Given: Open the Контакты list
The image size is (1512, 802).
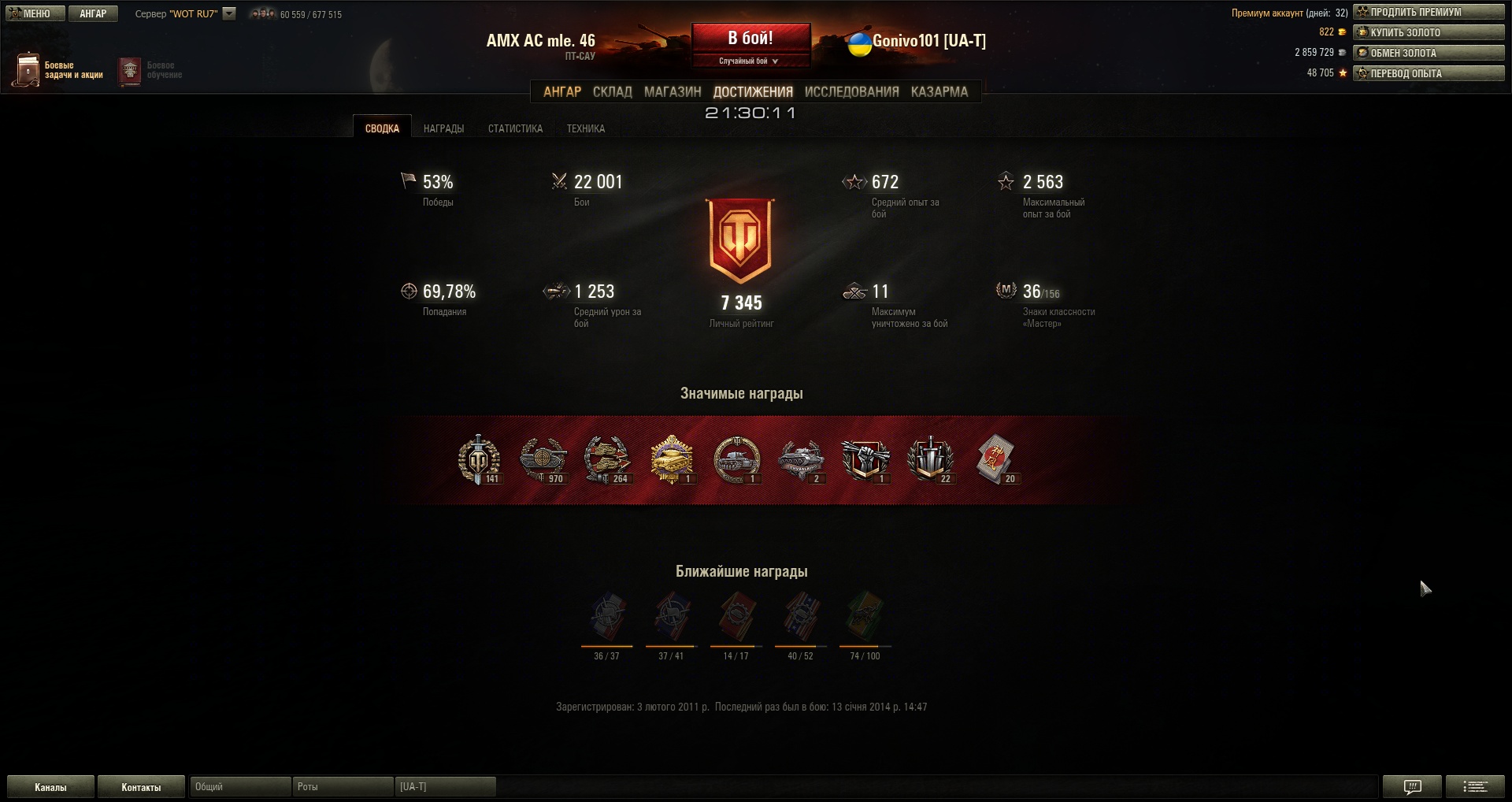Looking at the screenshot, I should (141, 787).
